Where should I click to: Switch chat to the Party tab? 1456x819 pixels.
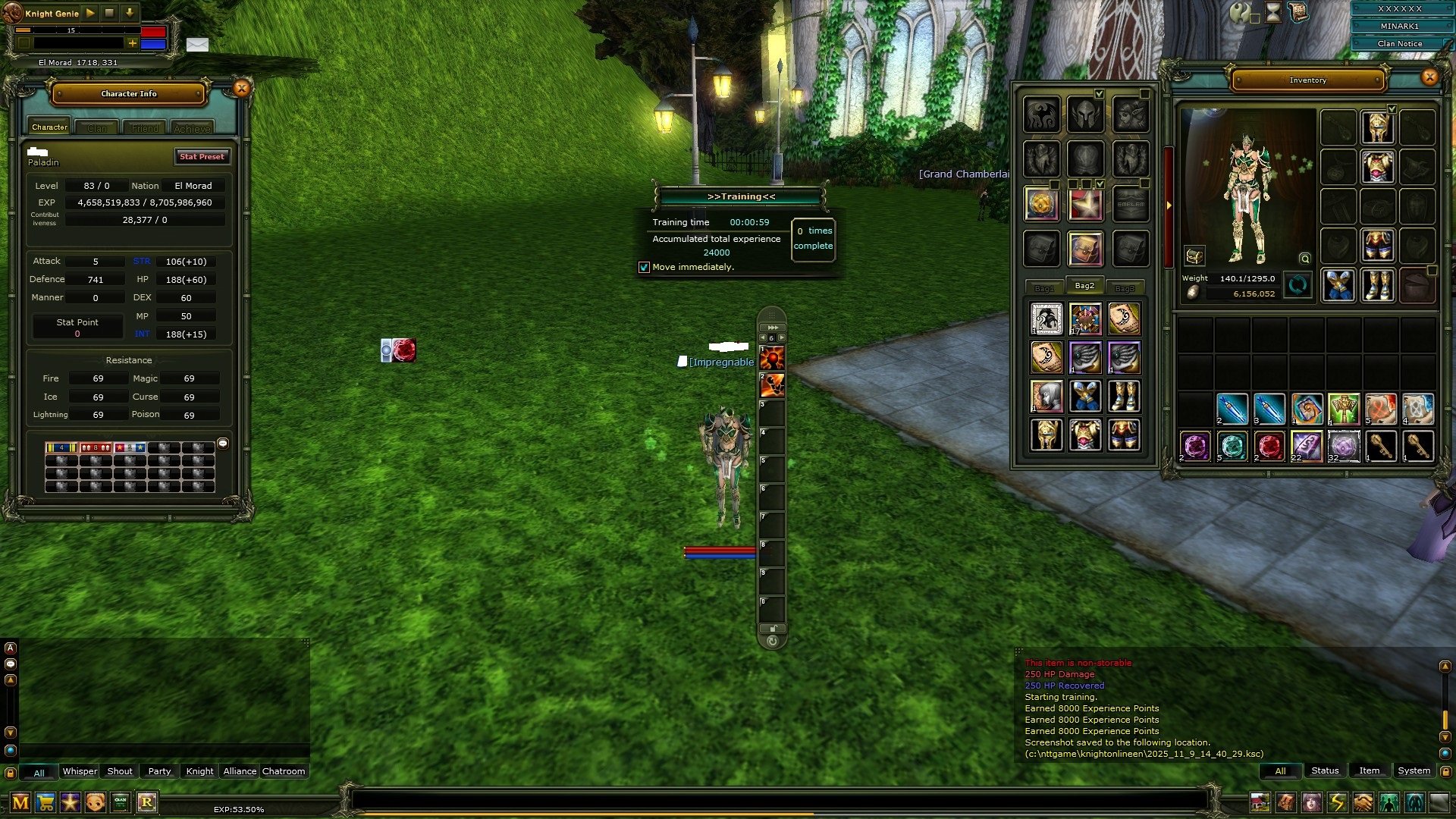point(159,771)
